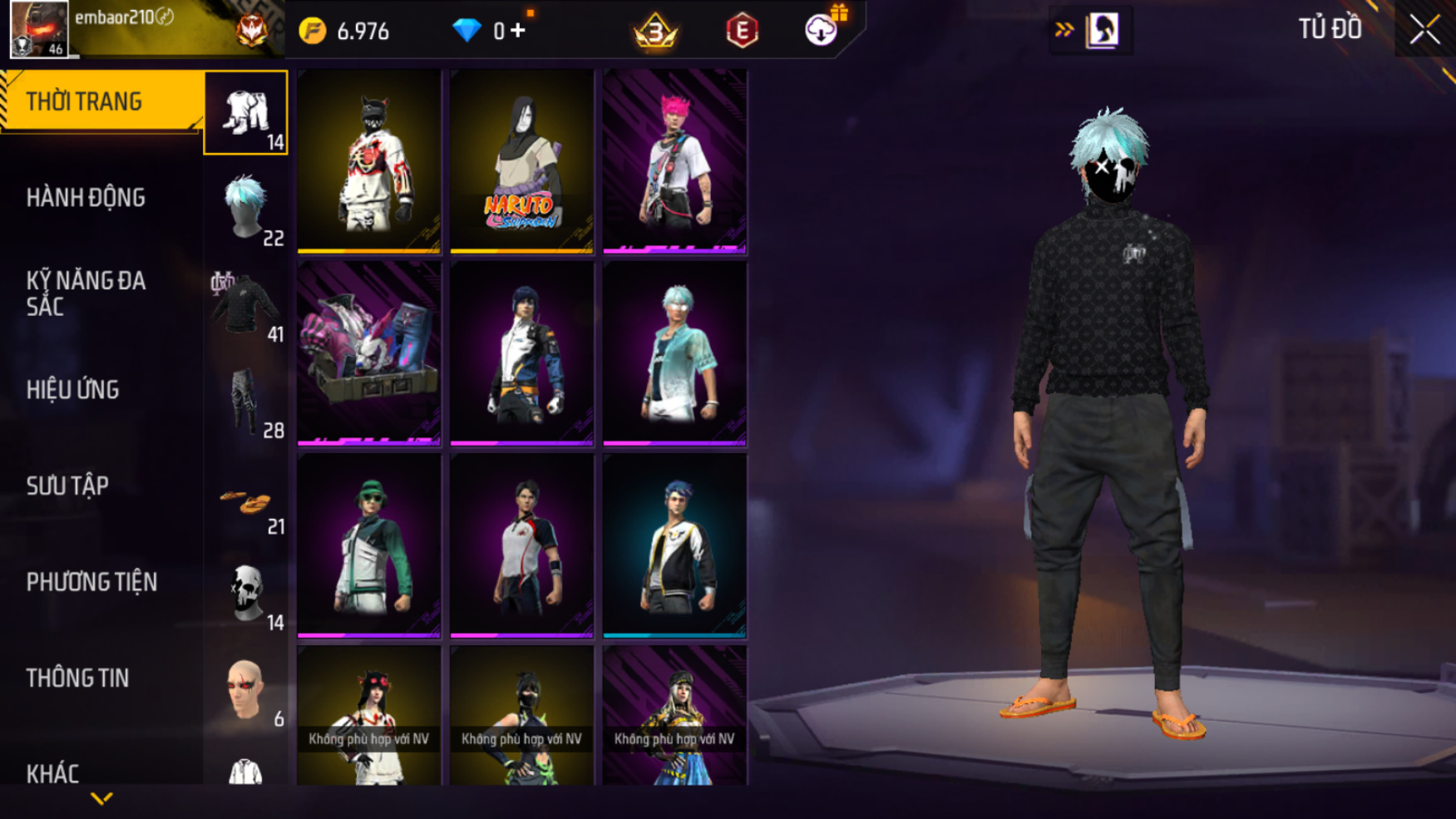Add diamonds with the plus button
Screen dimensions: 1456x819
pos(519,31)
